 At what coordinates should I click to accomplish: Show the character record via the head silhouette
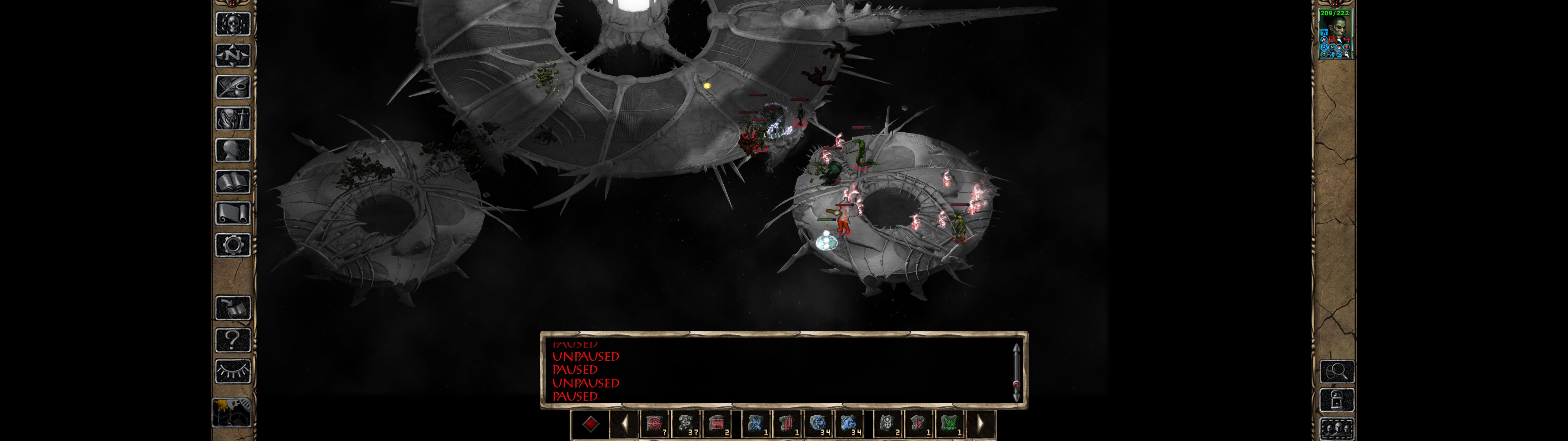click(x=233, y=150)
